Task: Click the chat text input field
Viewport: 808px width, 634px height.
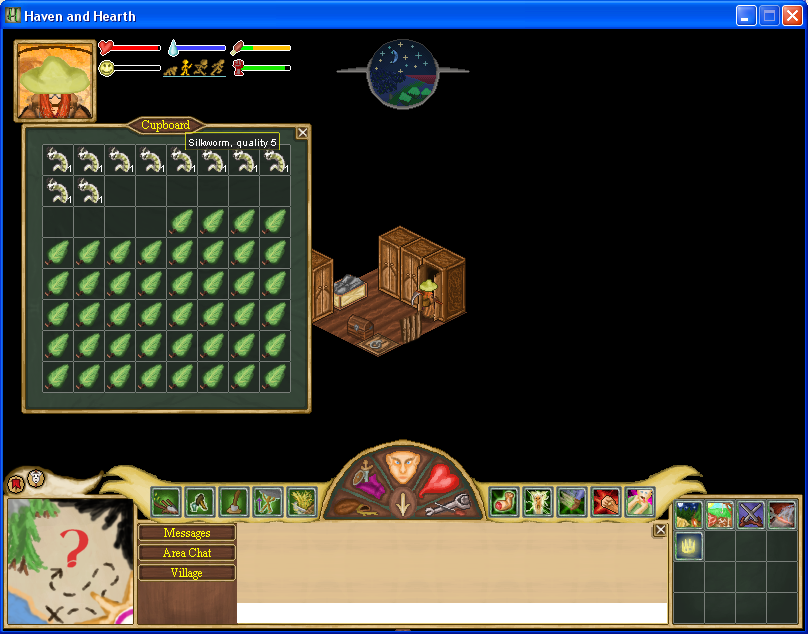Action: [452, 613]
